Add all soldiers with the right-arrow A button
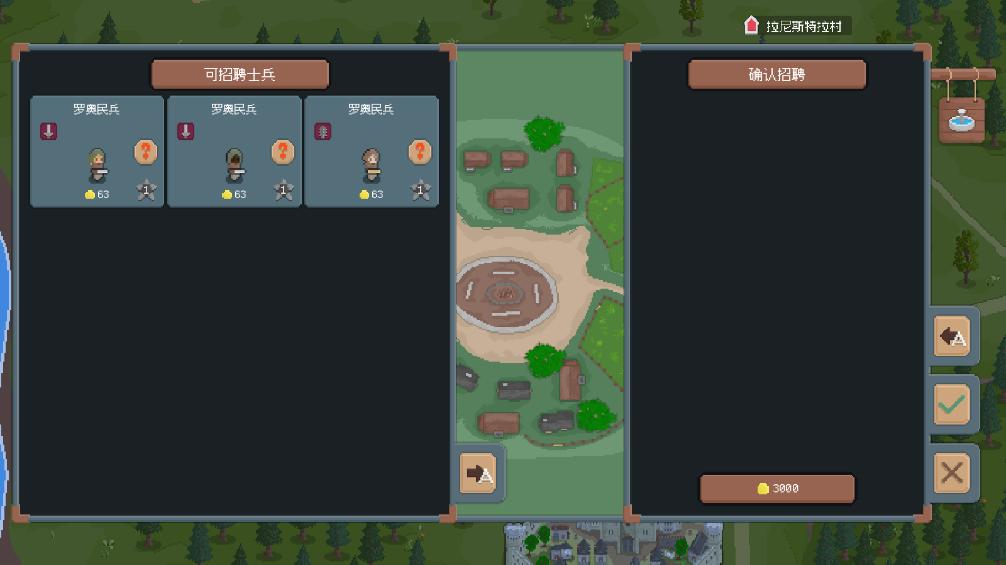 479,473
